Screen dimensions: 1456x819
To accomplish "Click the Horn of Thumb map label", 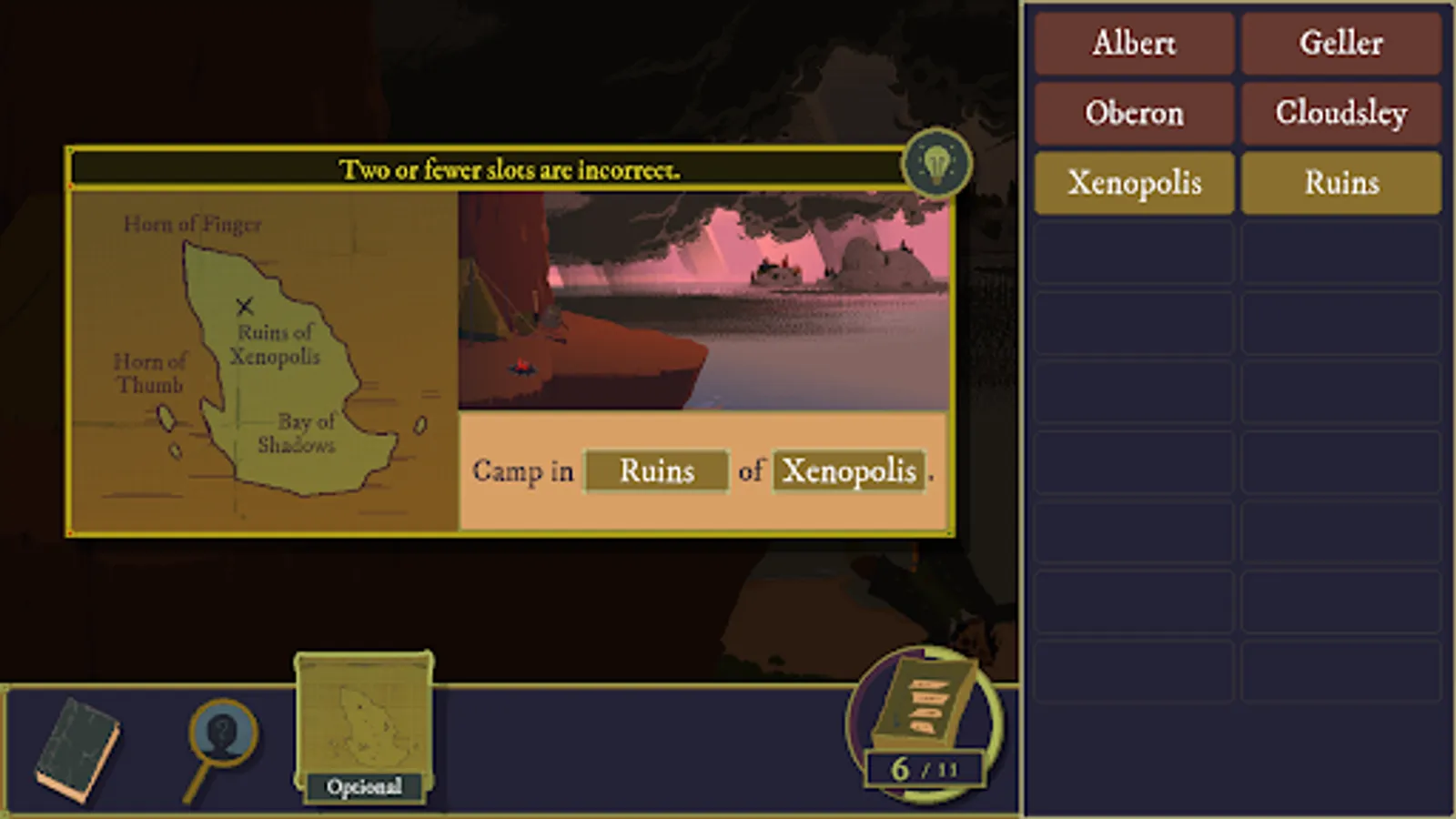I will 151,373.
